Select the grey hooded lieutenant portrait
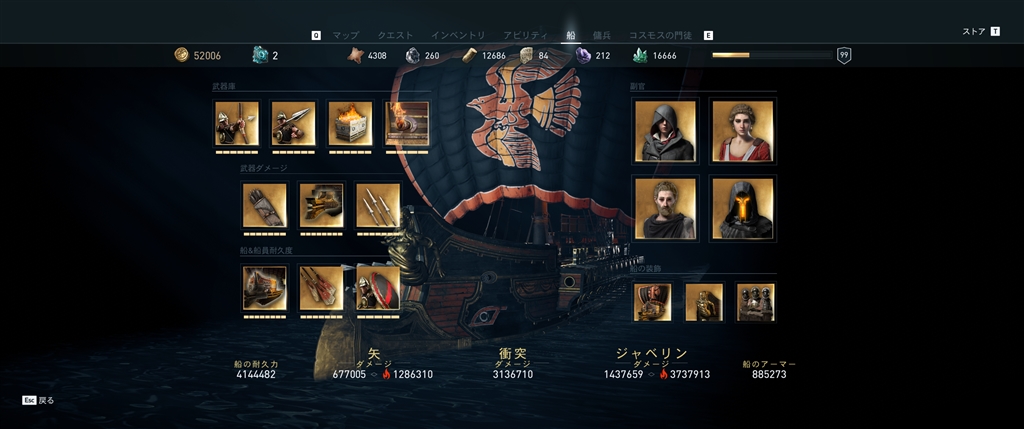Image resolution: width=1024 pixels, height=429 pixels. point(664,130)
